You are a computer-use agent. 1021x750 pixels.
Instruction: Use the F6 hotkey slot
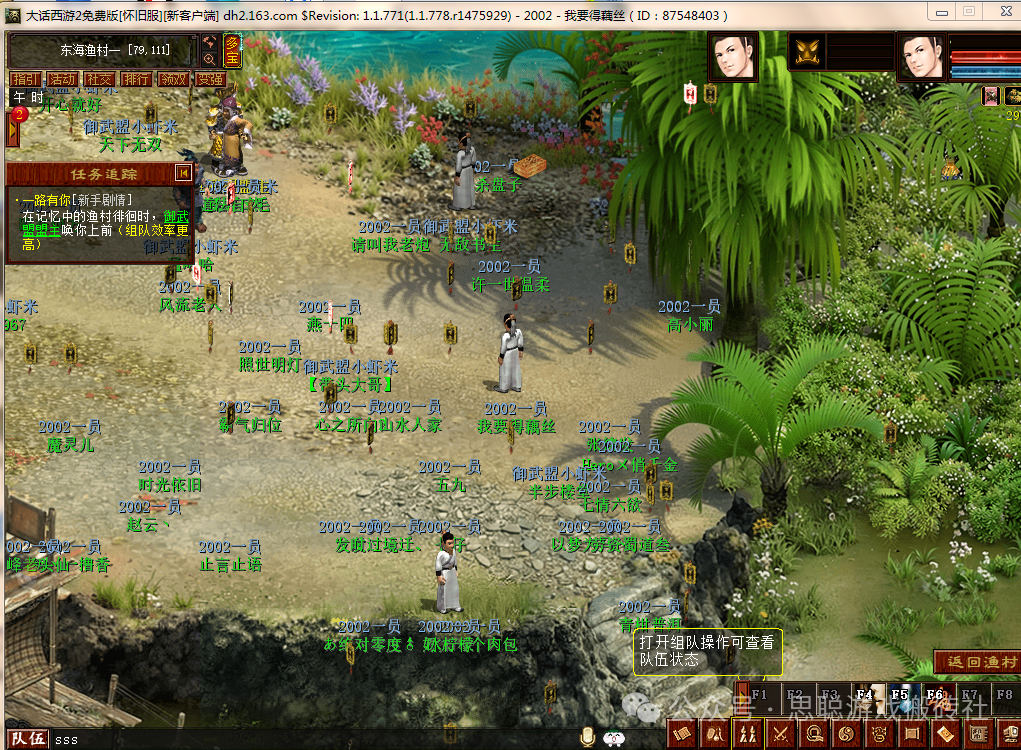[x=934, y=693]
